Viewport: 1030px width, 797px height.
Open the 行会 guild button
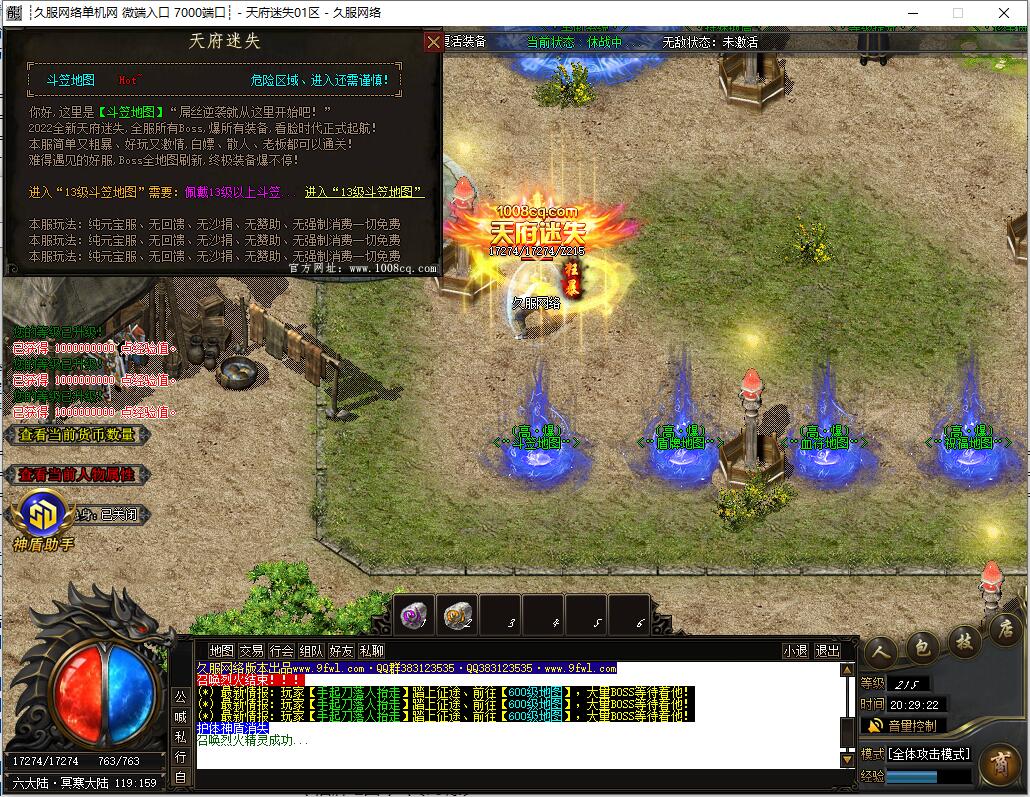coord(282,651)
